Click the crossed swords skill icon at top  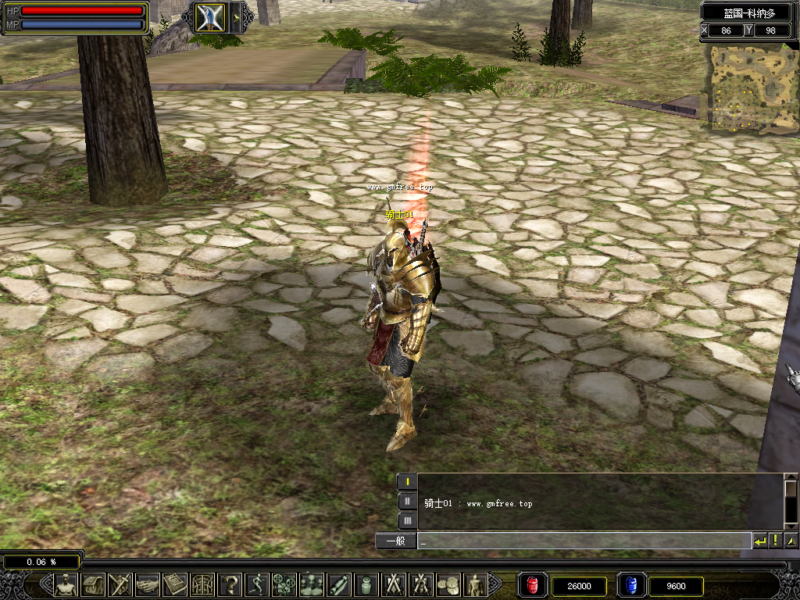210,17
